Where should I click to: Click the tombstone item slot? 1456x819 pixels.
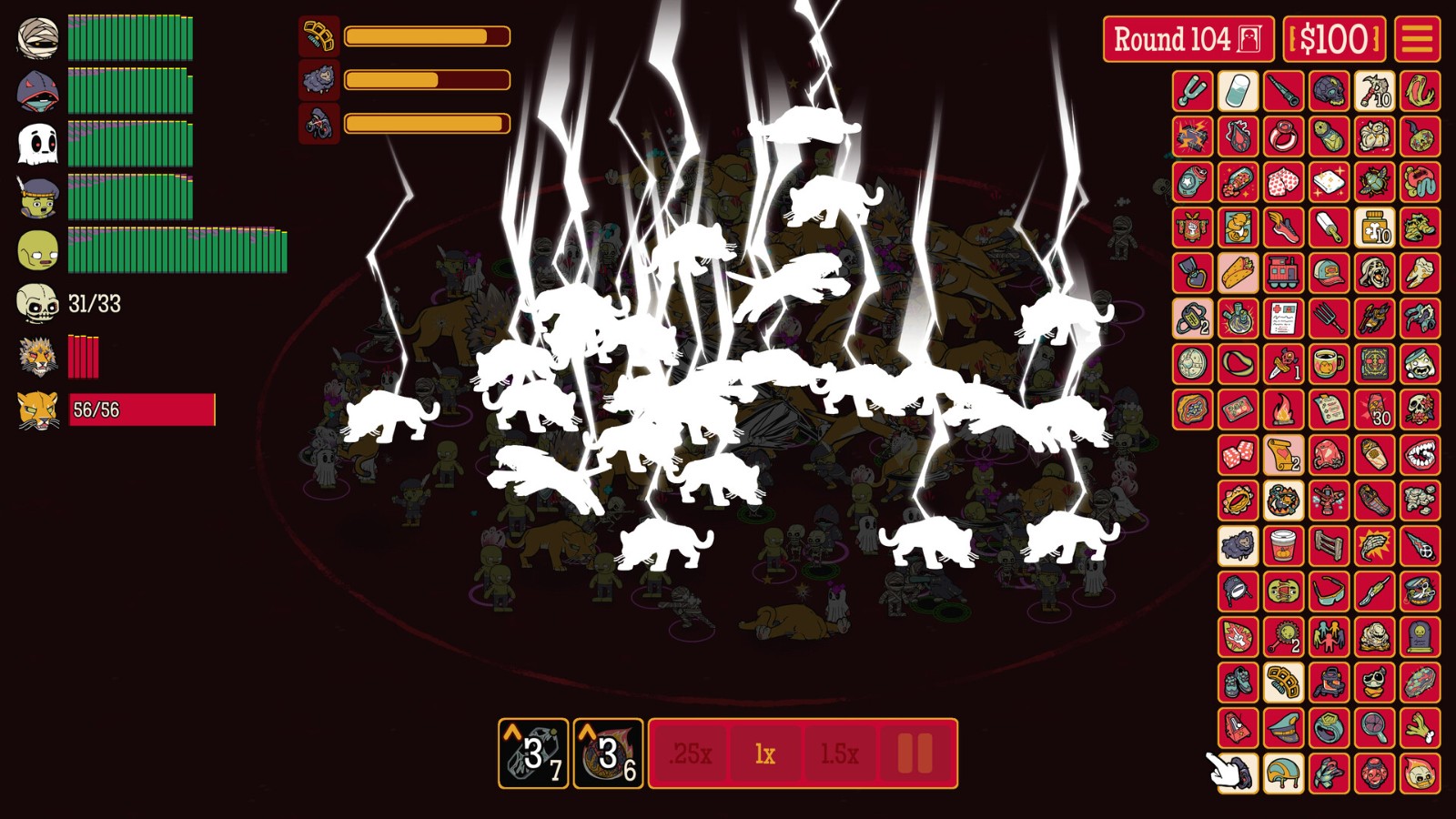1420,637
